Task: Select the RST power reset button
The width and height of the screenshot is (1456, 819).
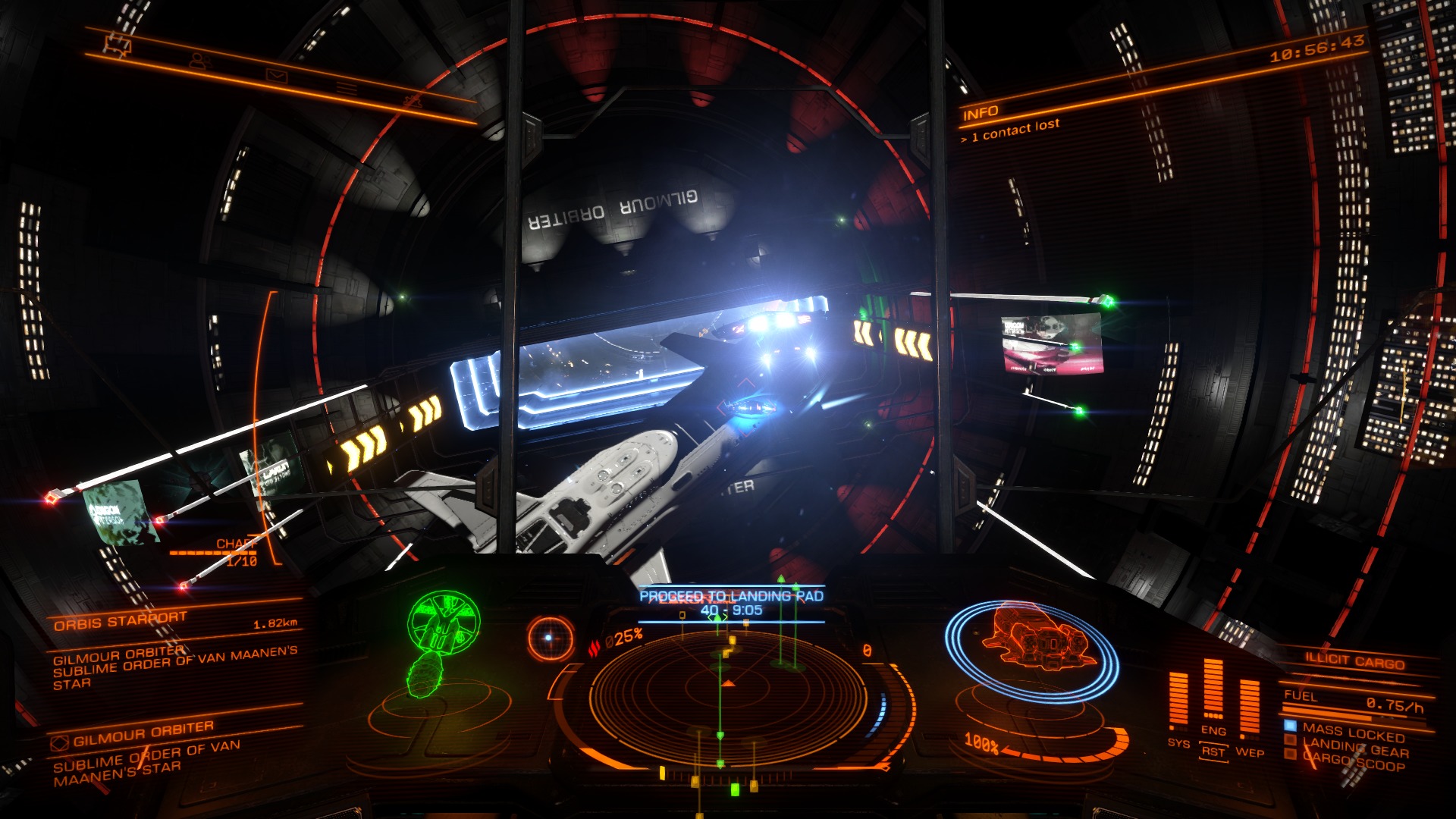Action: (1213, 752)
